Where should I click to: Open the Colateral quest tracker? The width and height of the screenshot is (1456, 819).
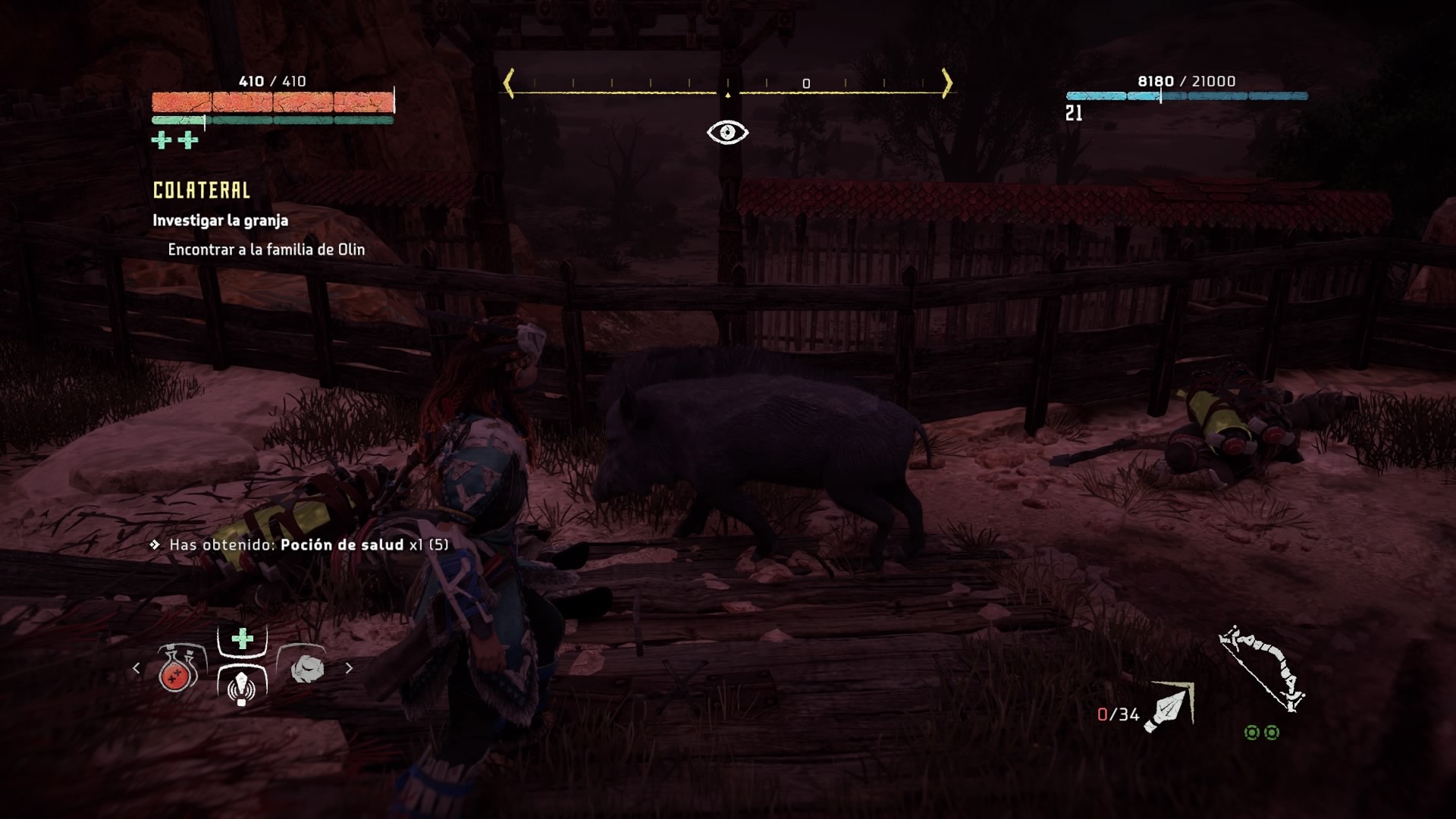(202, 190)
